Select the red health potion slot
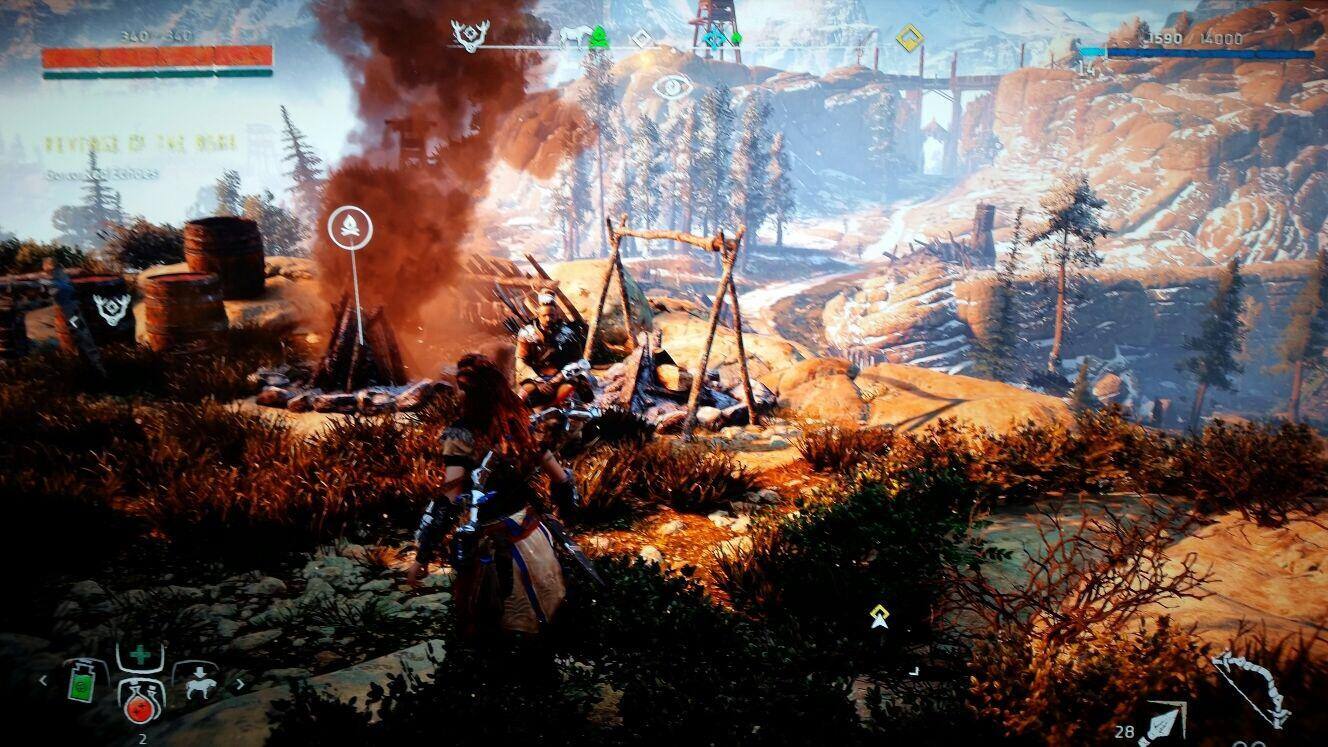 point(139,701)
